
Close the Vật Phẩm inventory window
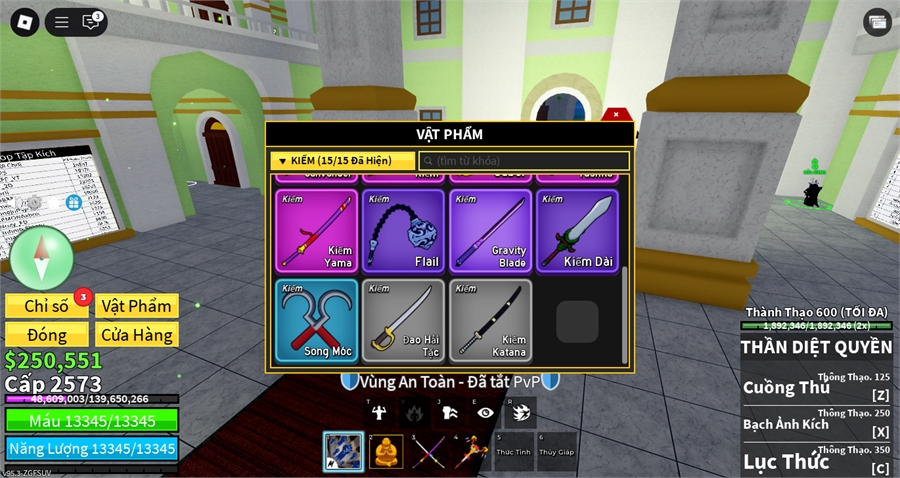[x=616, y=114]
